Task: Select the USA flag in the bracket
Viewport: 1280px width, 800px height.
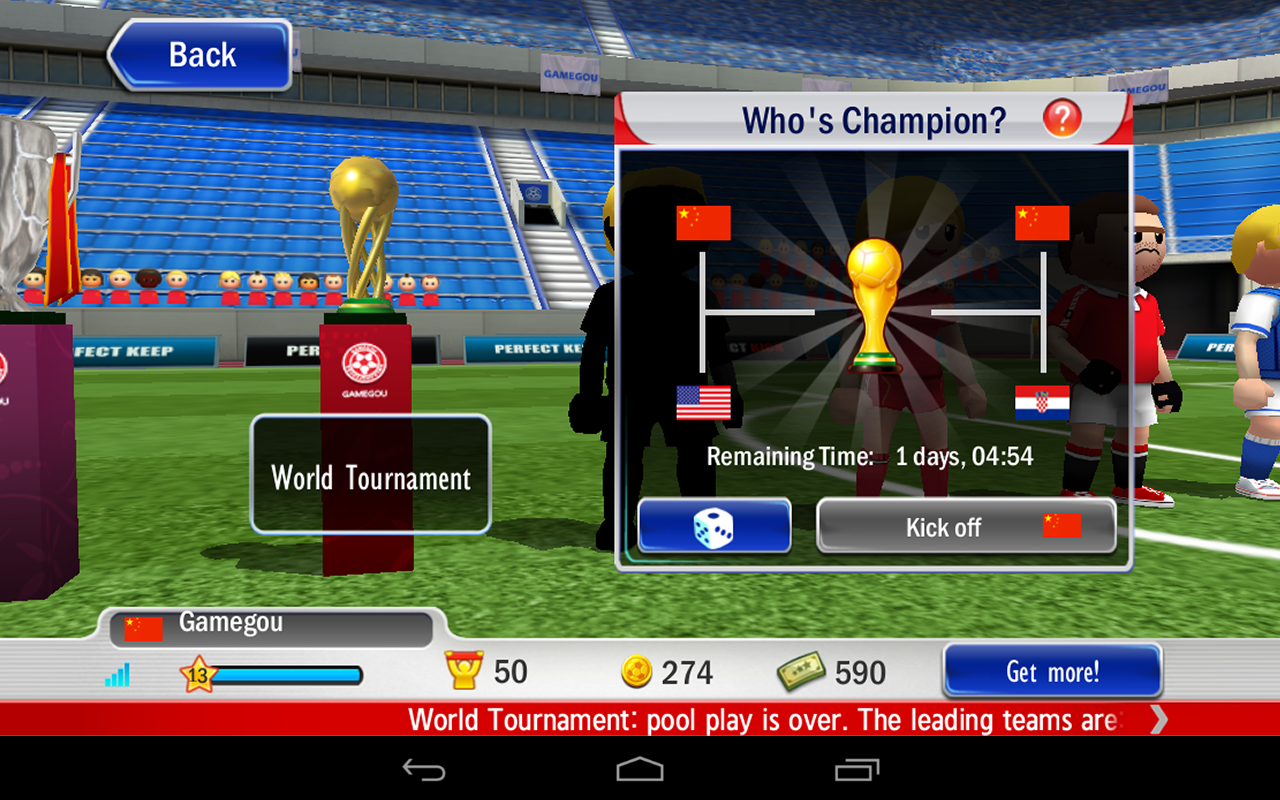Action: point(704,404)
